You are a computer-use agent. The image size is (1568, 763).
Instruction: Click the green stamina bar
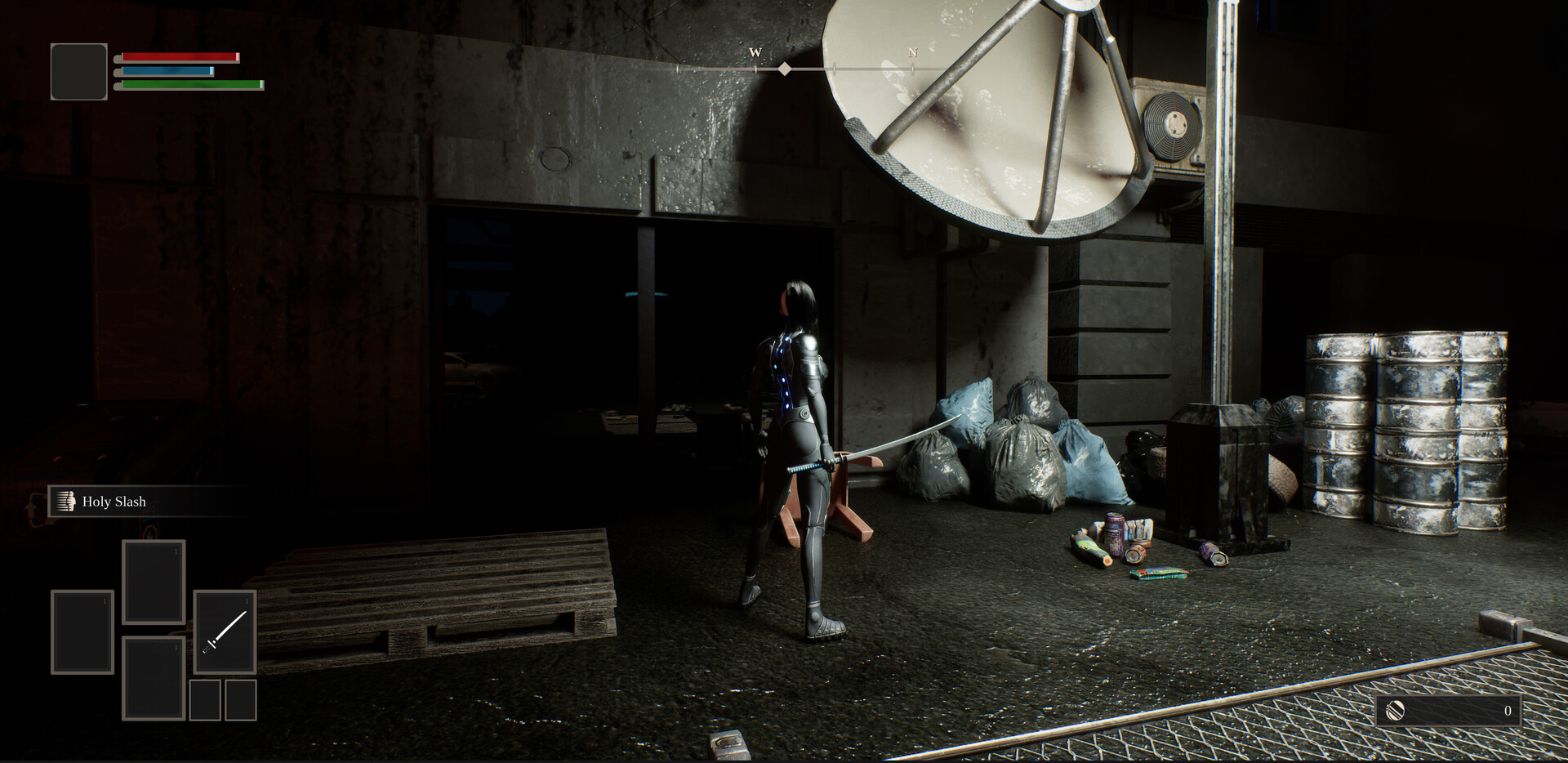click(x=189, y=84)
